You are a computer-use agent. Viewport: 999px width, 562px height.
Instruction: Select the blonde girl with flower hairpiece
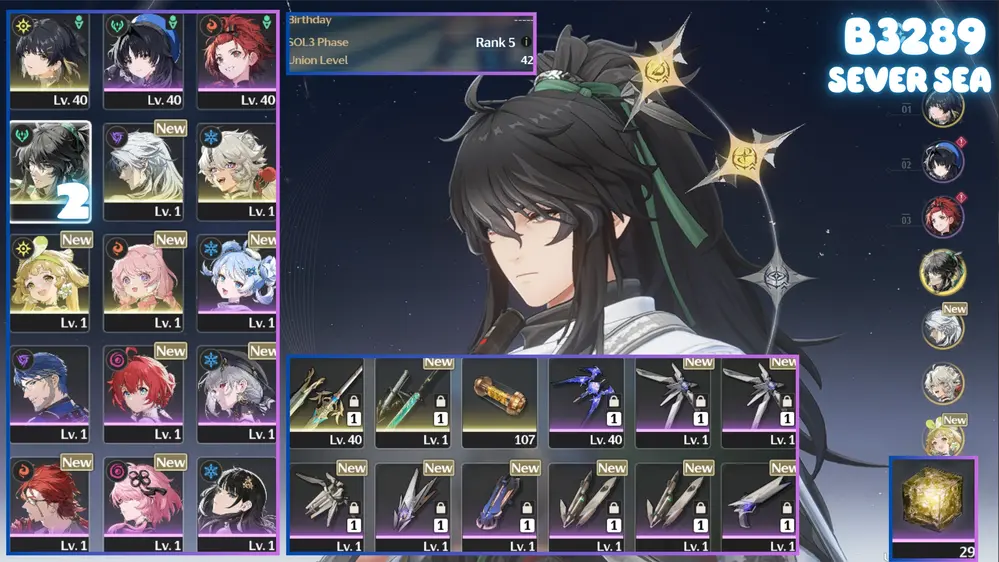coord(50,283)
